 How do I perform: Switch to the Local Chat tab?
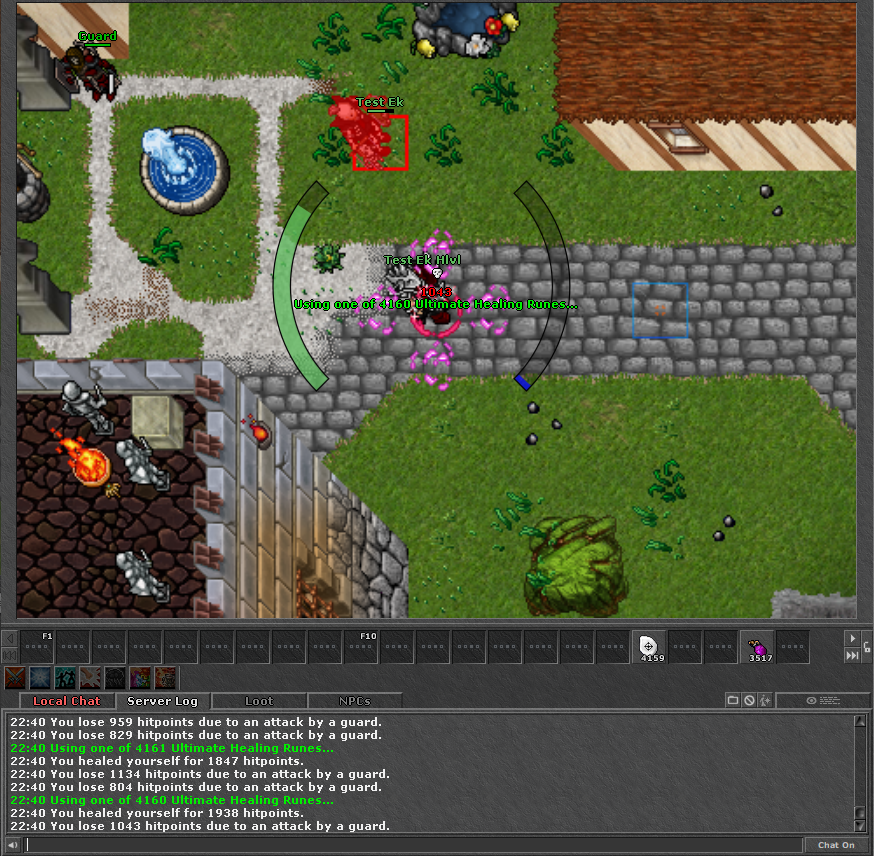click(x=65, y=701)
